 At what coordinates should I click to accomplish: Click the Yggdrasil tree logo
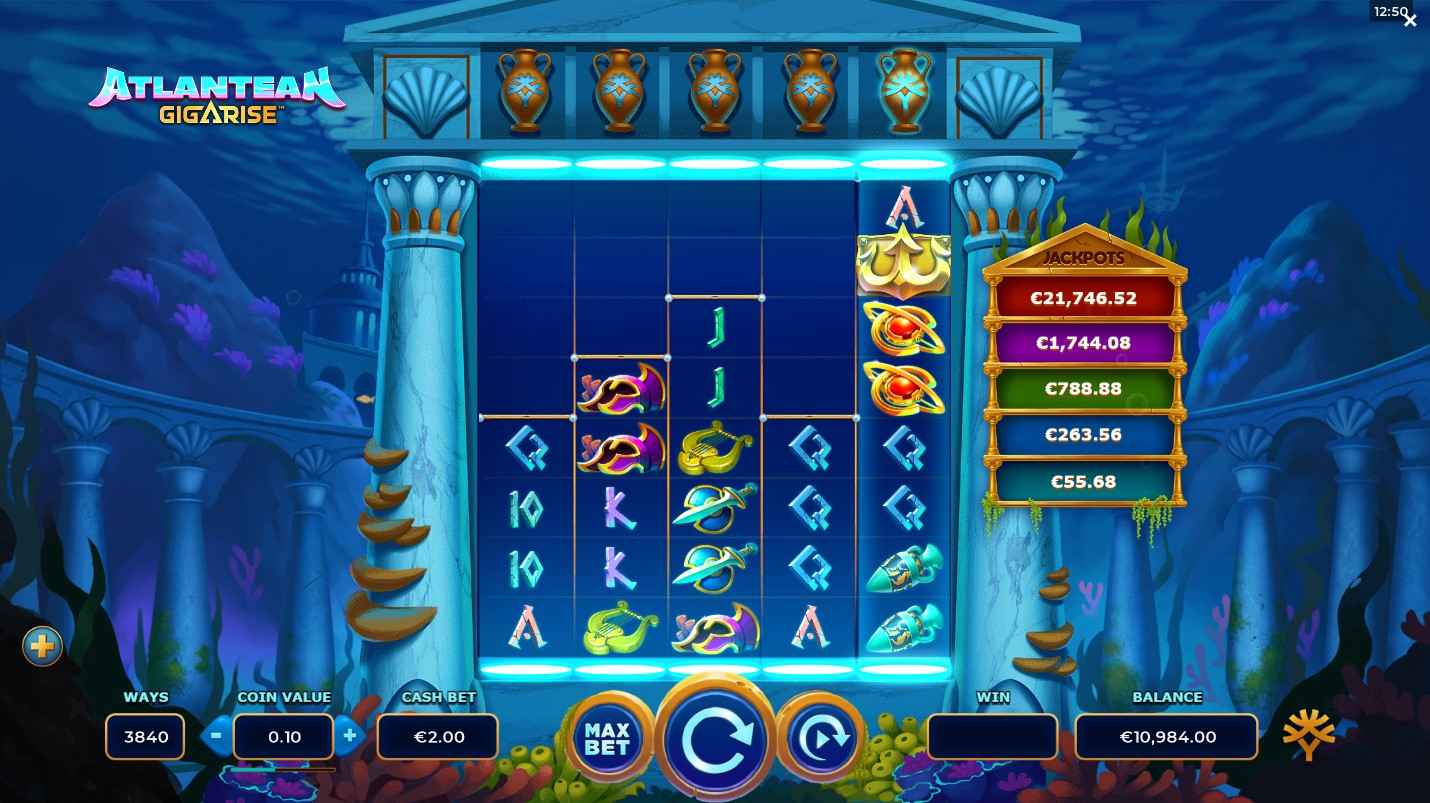[1308, 737]
